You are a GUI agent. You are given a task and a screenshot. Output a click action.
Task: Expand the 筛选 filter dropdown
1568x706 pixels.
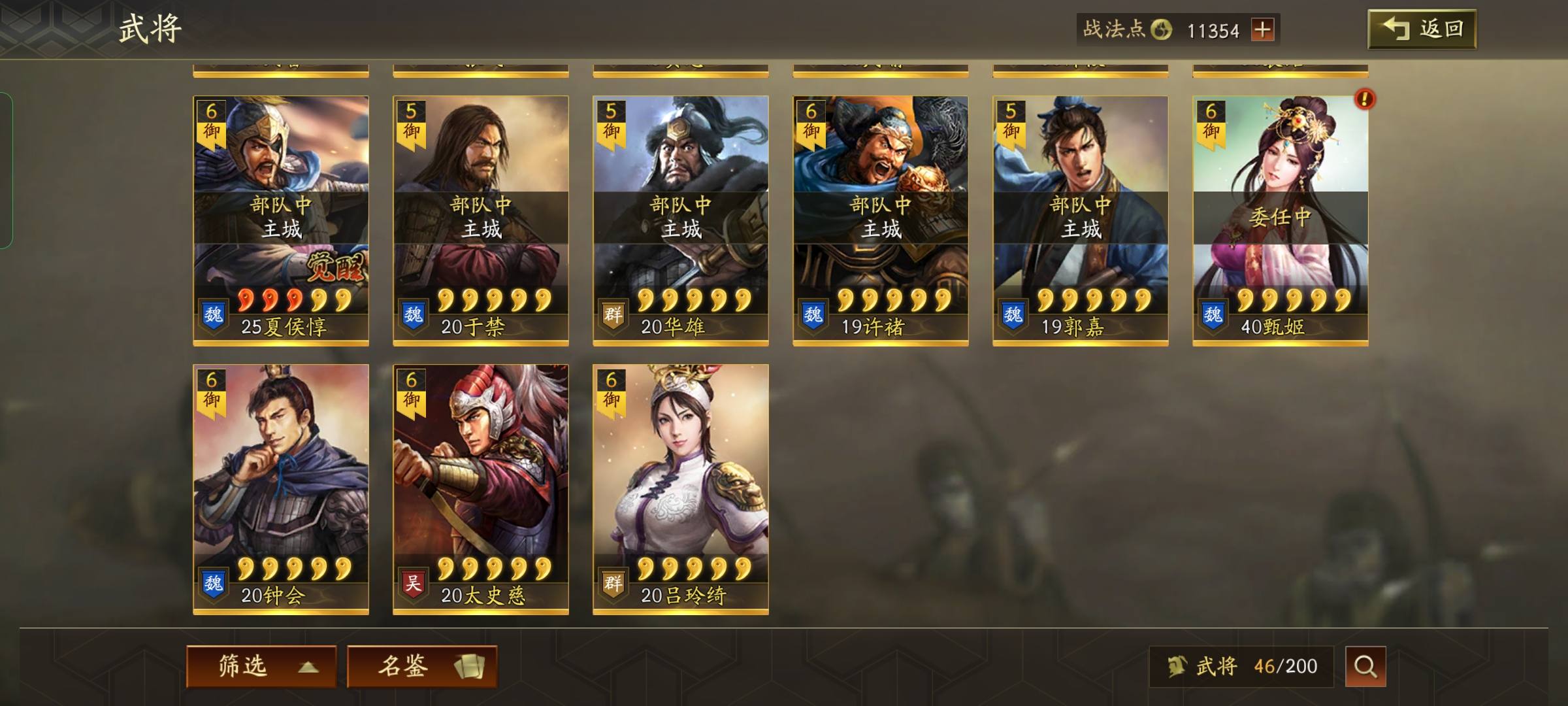coord(261,666)
